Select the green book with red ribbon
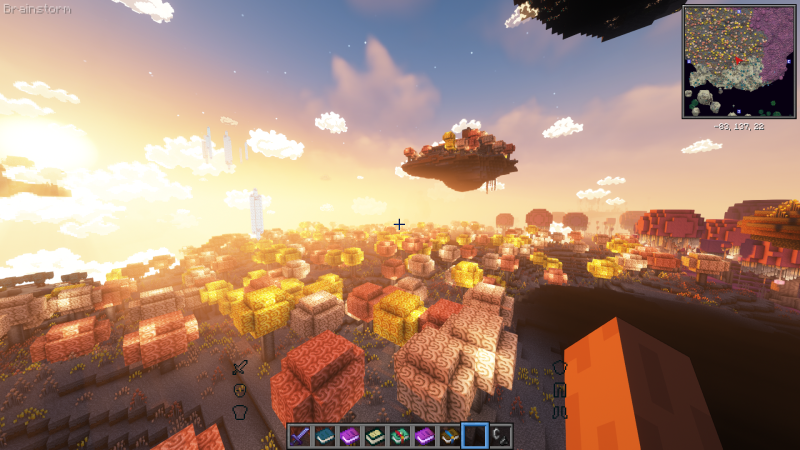This screenshot has width=800, height=450. coord(400,436)
